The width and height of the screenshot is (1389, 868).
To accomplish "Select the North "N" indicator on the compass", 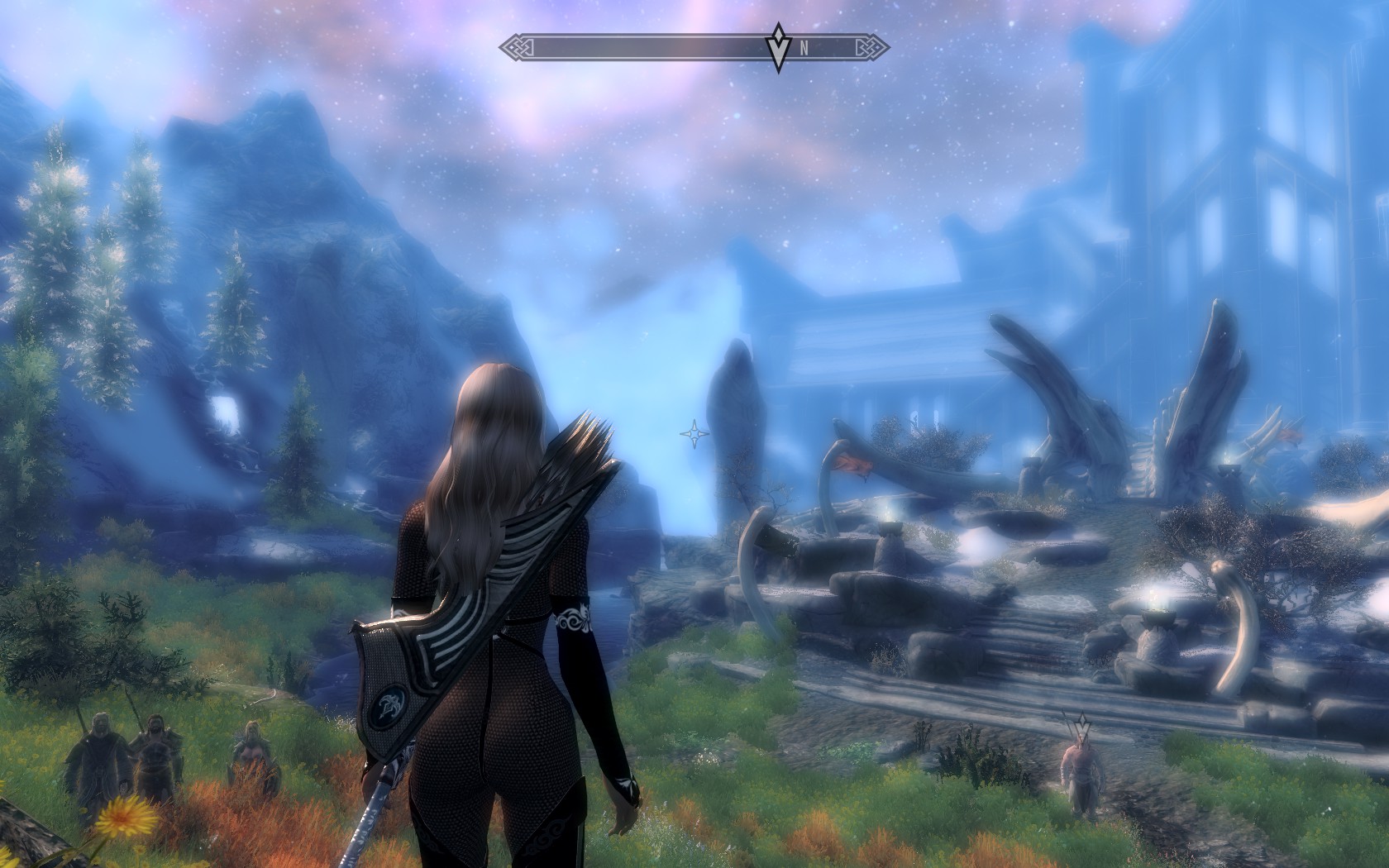I will click(804, 49).
